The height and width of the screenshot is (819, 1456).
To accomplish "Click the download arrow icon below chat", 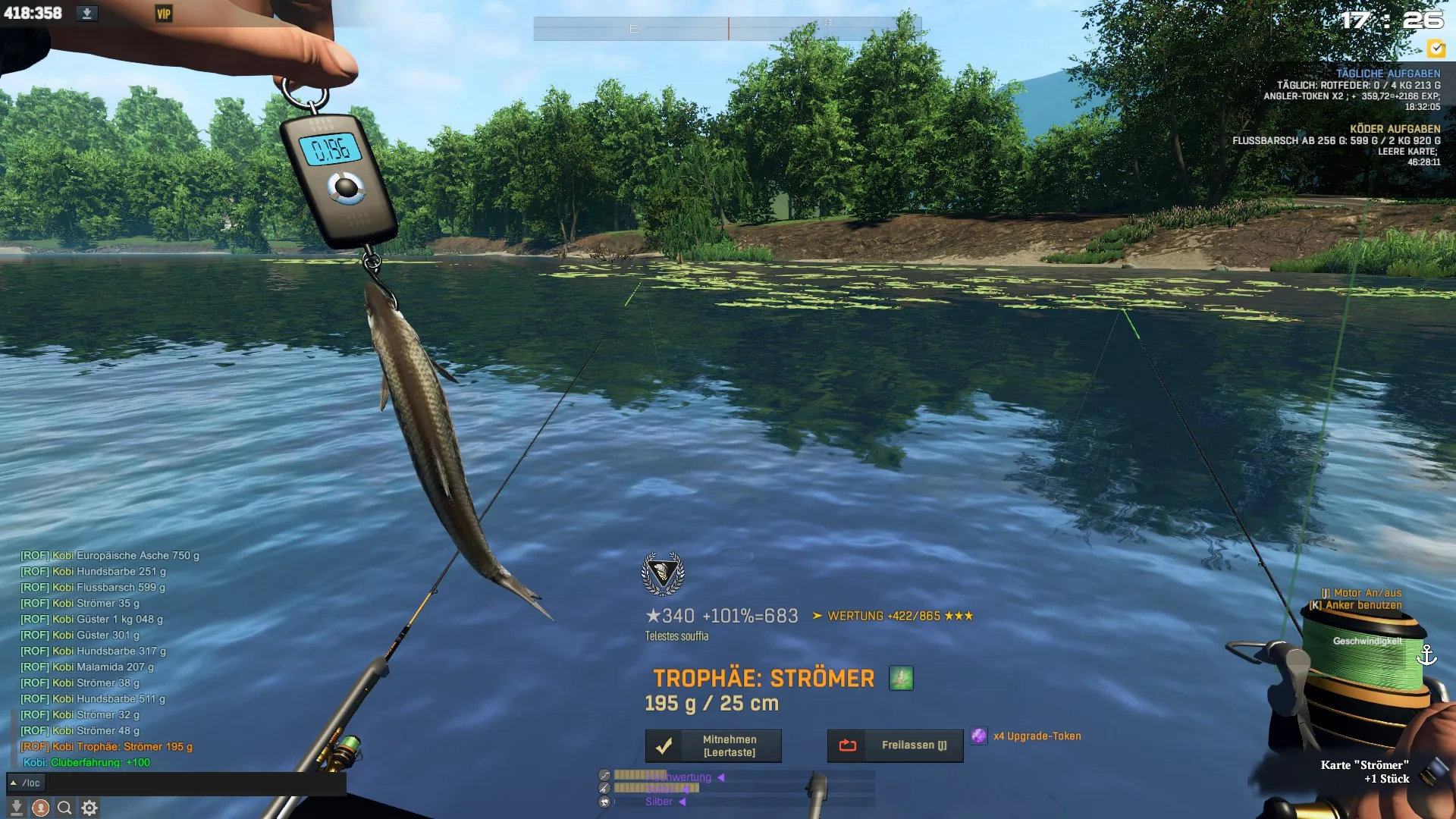I will tap(17, 808).
